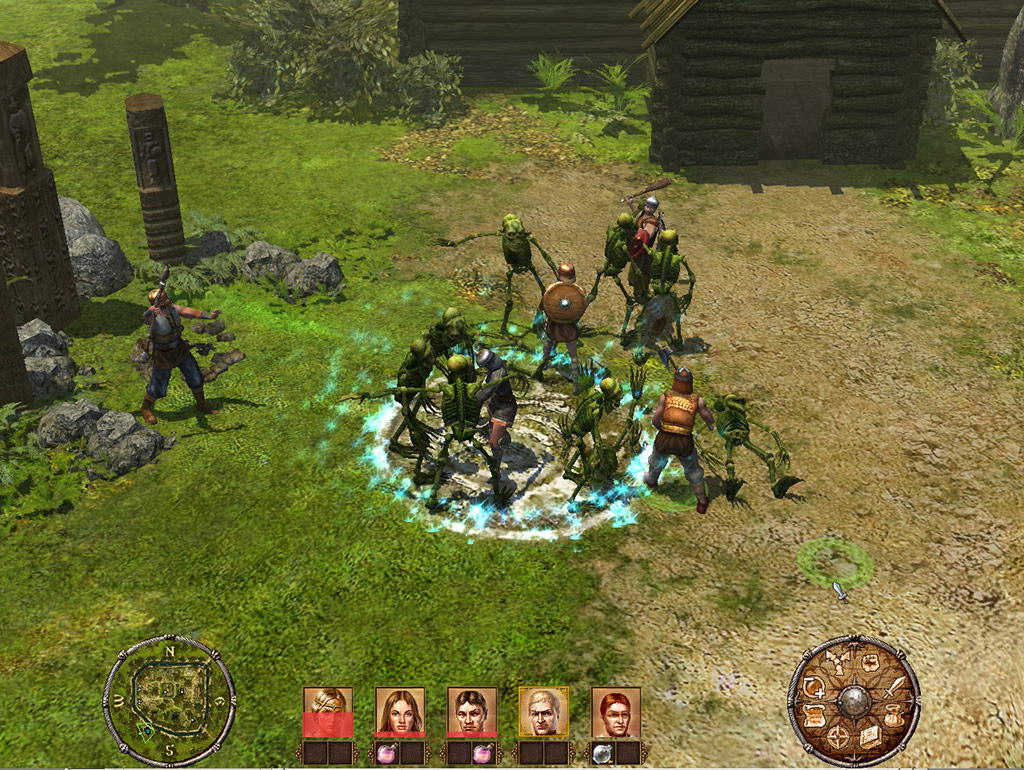1024x770 pixels.
Task: Use the white flask under the red-haired hero
Action: 603,752
